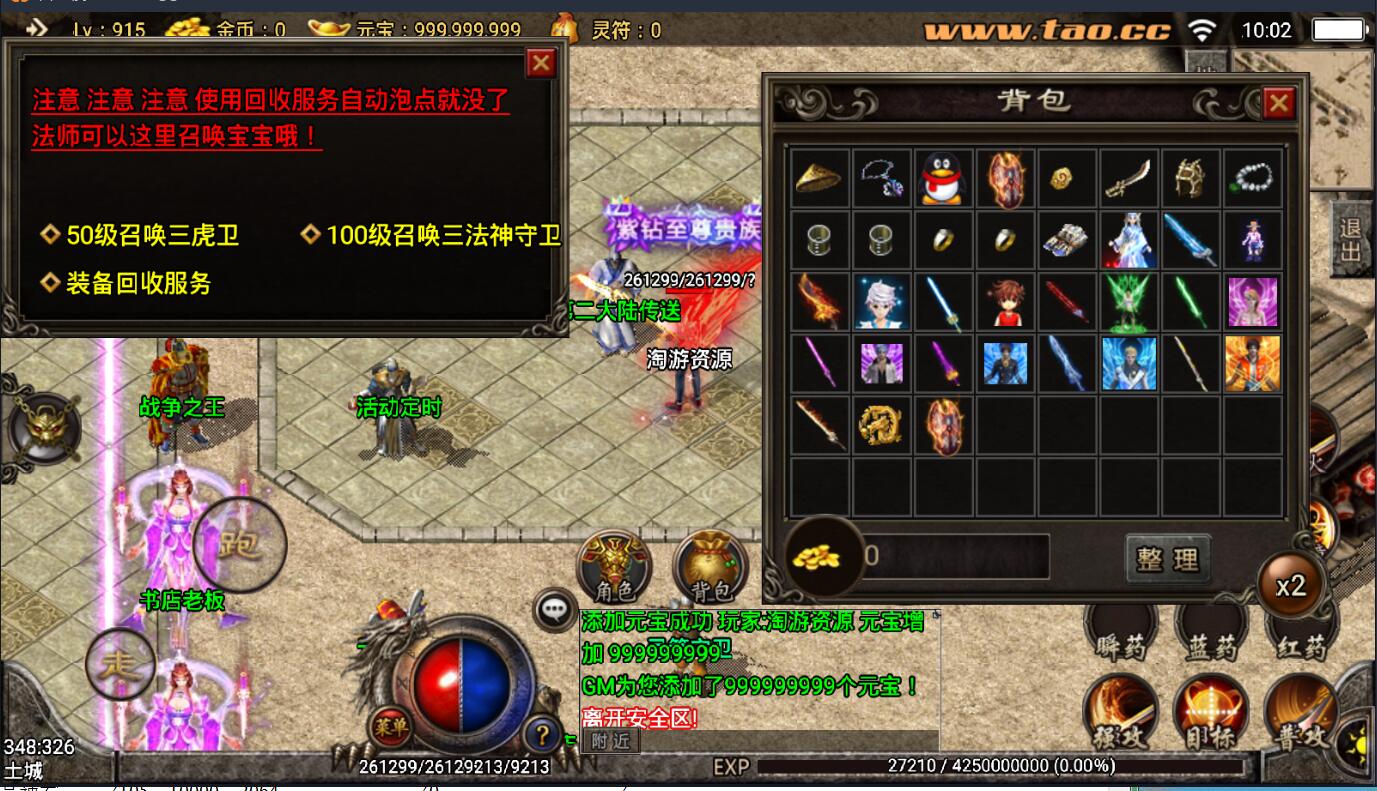Close the backpack window
Screen dimensions: 1377x791
coord(1279,102)
